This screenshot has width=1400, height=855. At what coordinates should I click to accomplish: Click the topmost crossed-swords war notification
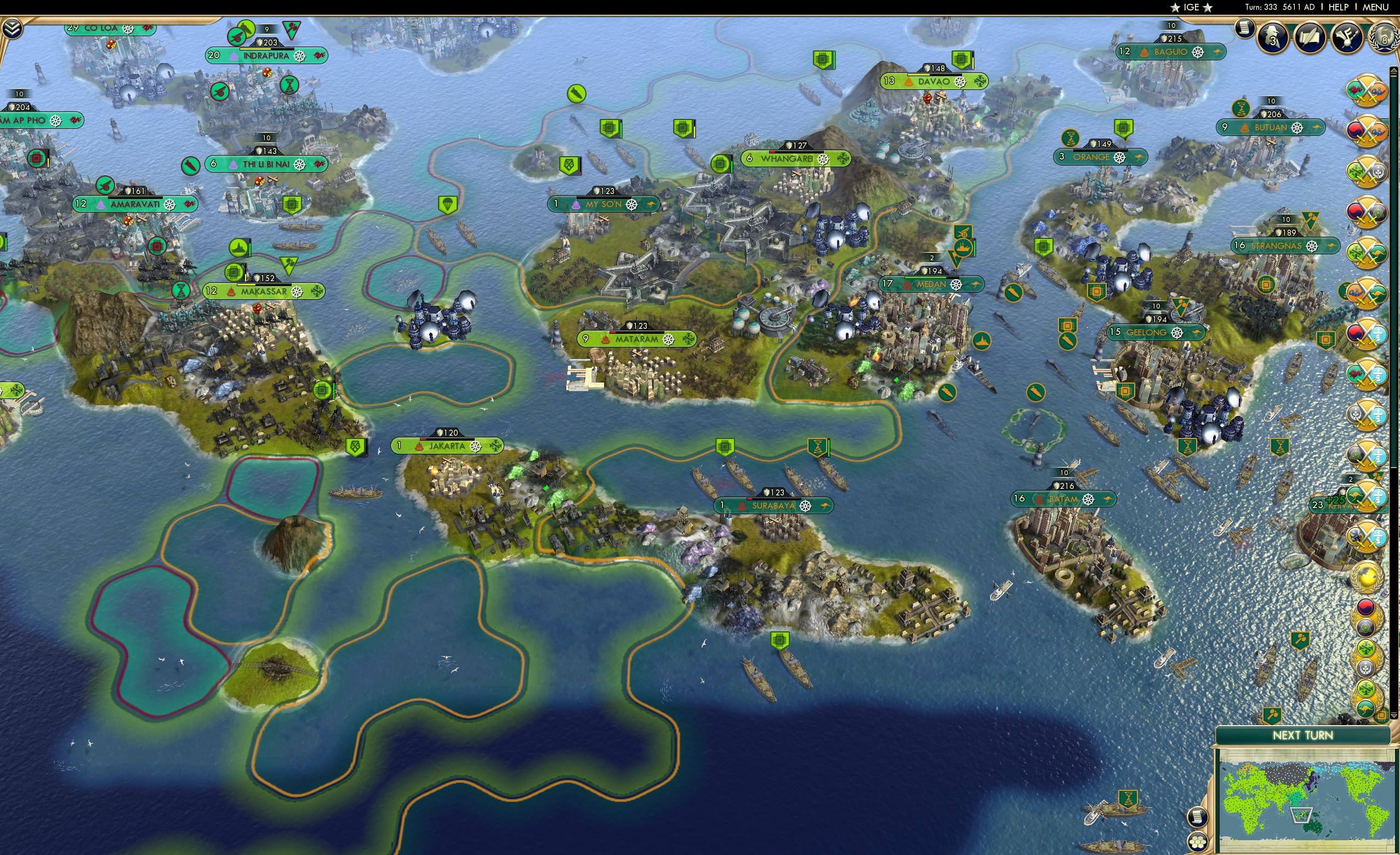[1368, 91]
